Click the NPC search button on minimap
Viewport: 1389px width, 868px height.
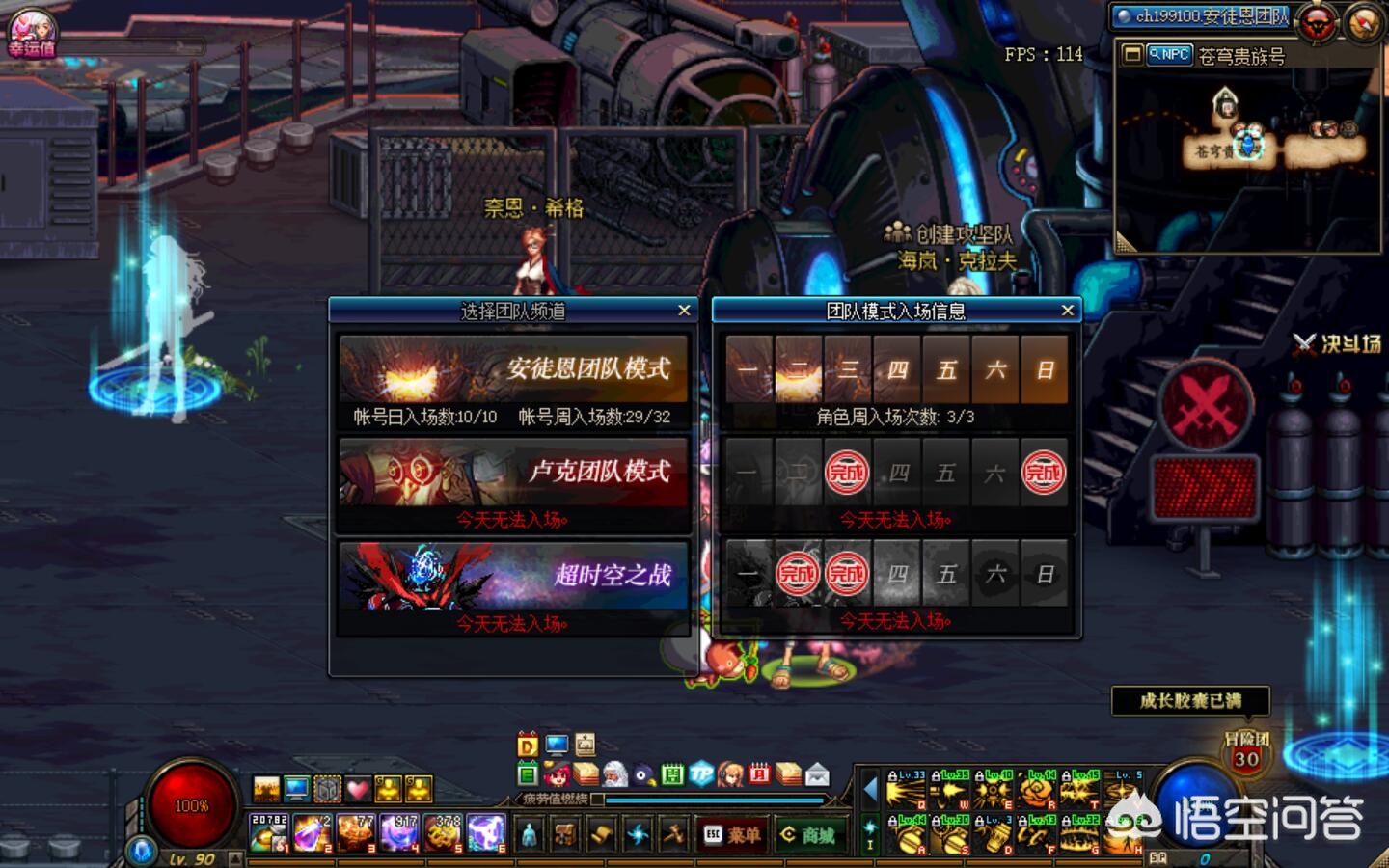click(1169, 55)
